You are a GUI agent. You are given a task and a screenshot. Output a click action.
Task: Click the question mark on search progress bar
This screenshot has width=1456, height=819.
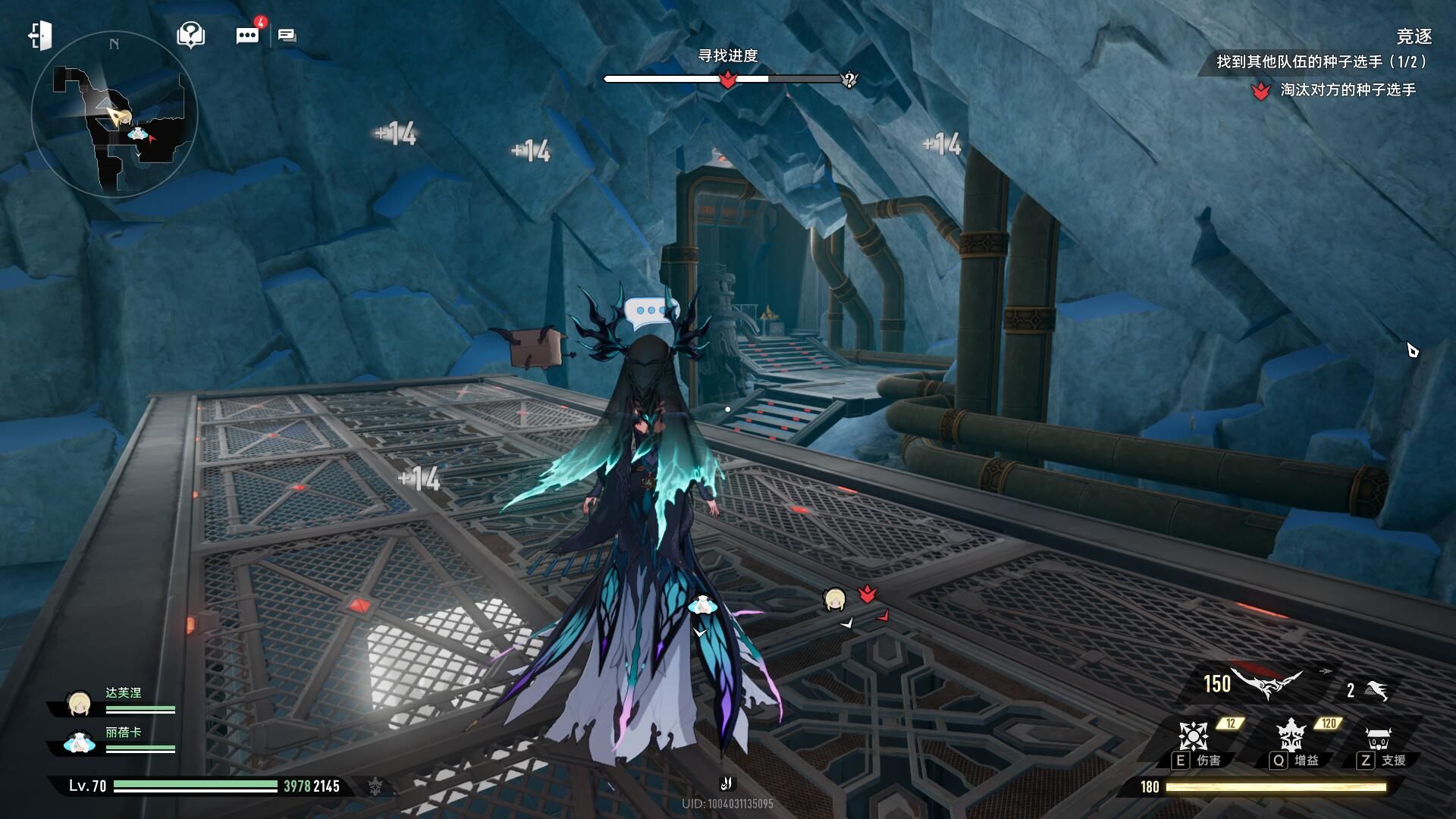(x=849, y=80)
